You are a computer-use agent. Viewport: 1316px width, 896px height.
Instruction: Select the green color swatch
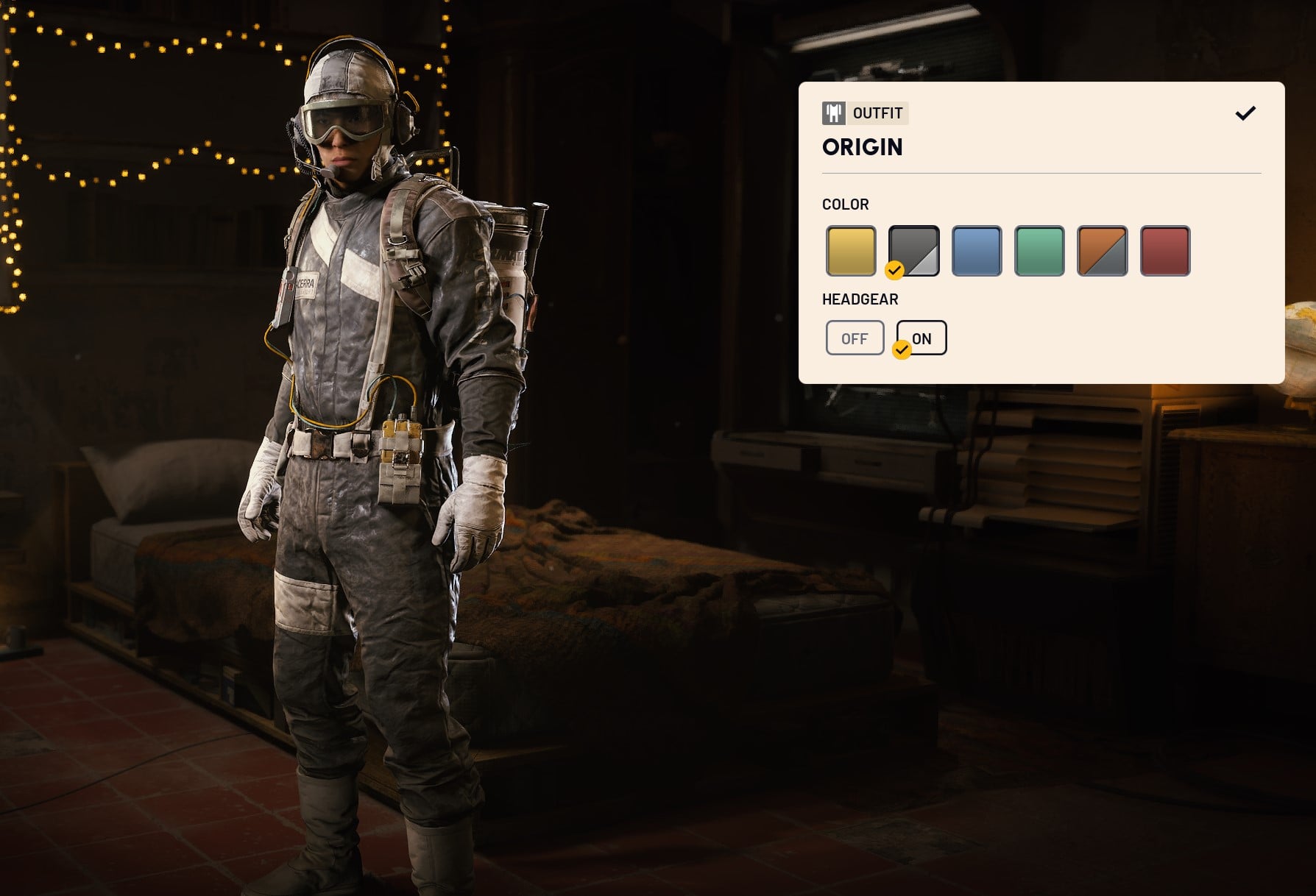(x=1039, y=251)
